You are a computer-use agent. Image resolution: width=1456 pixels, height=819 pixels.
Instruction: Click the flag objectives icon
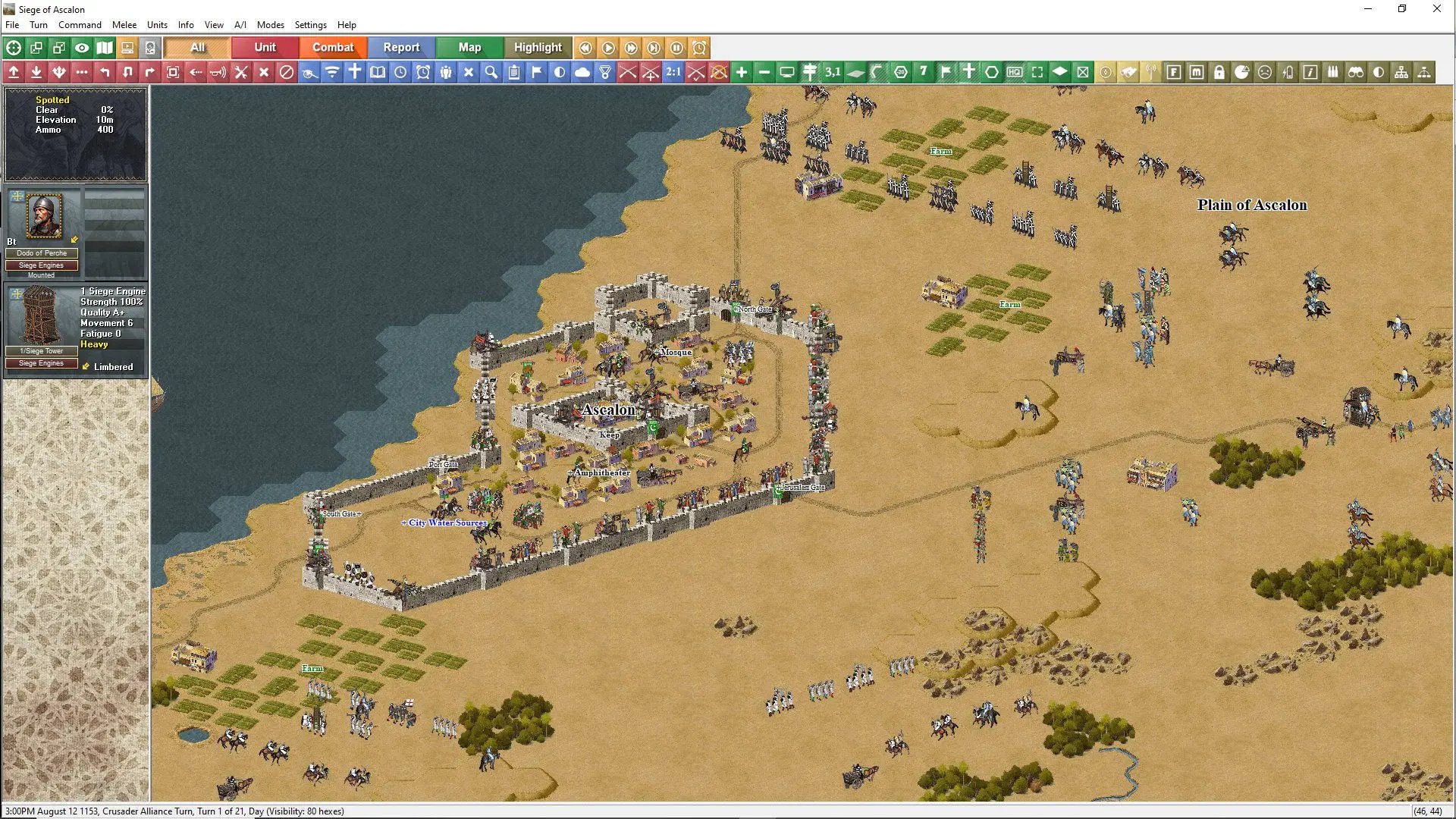coord(536,72)
